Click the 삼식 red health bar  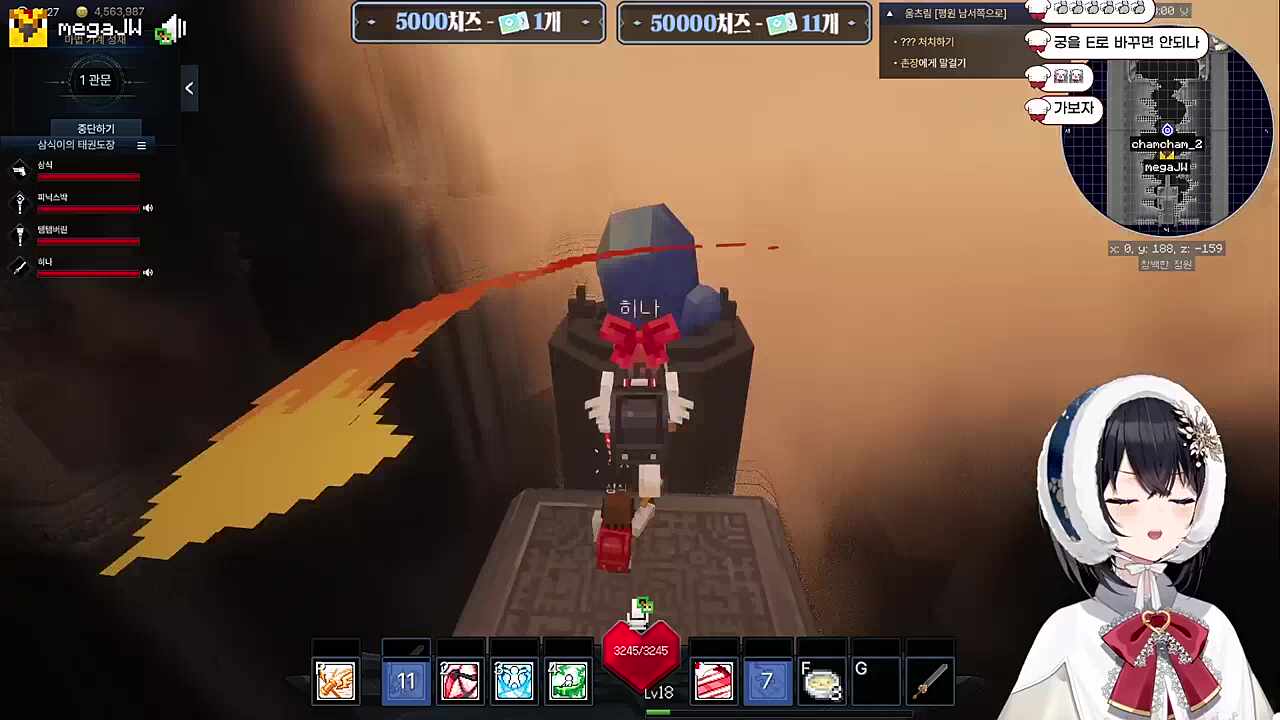click(88, 177)
